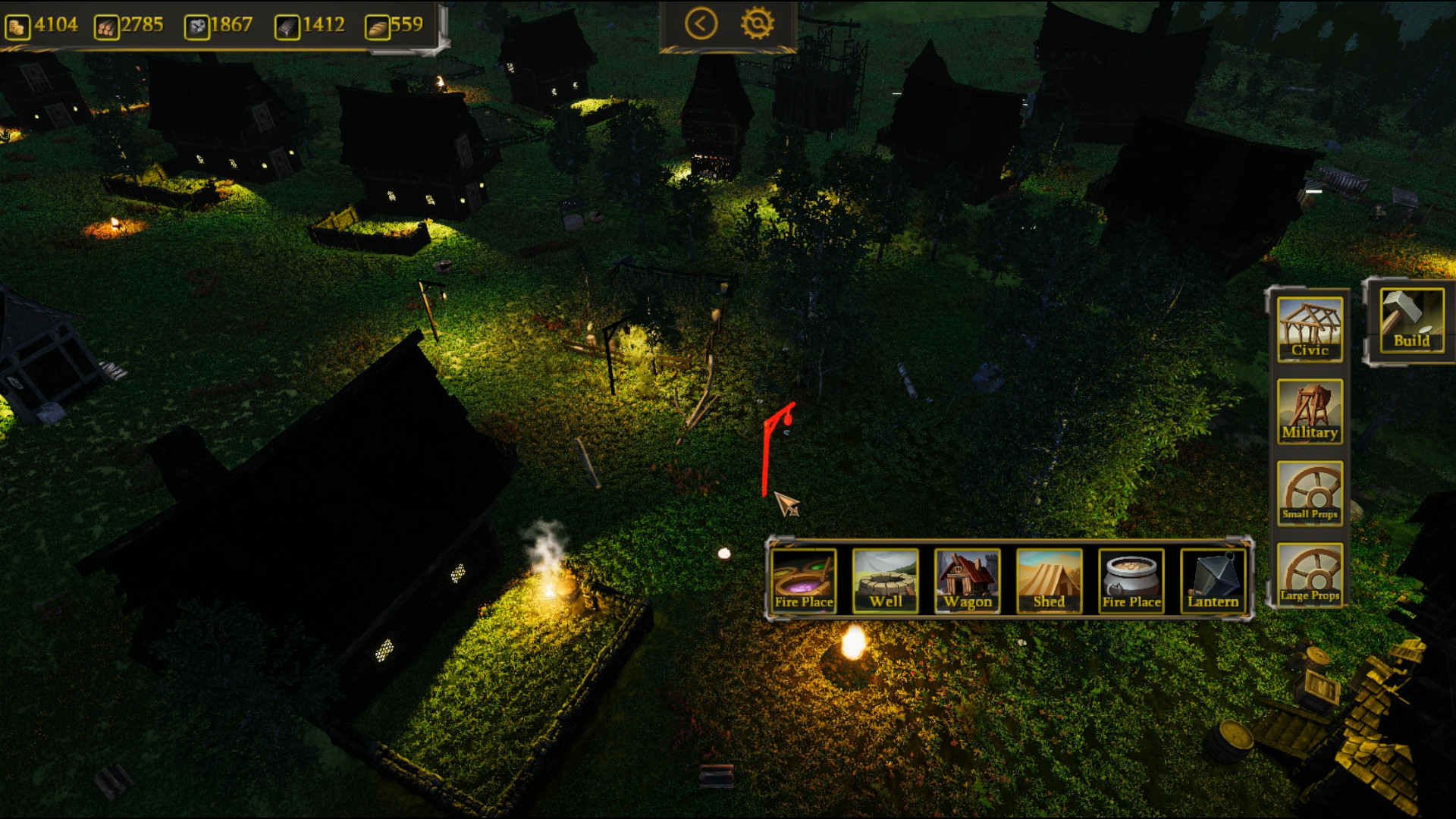Open the Build menu with the hammer

click(1410, 322)
